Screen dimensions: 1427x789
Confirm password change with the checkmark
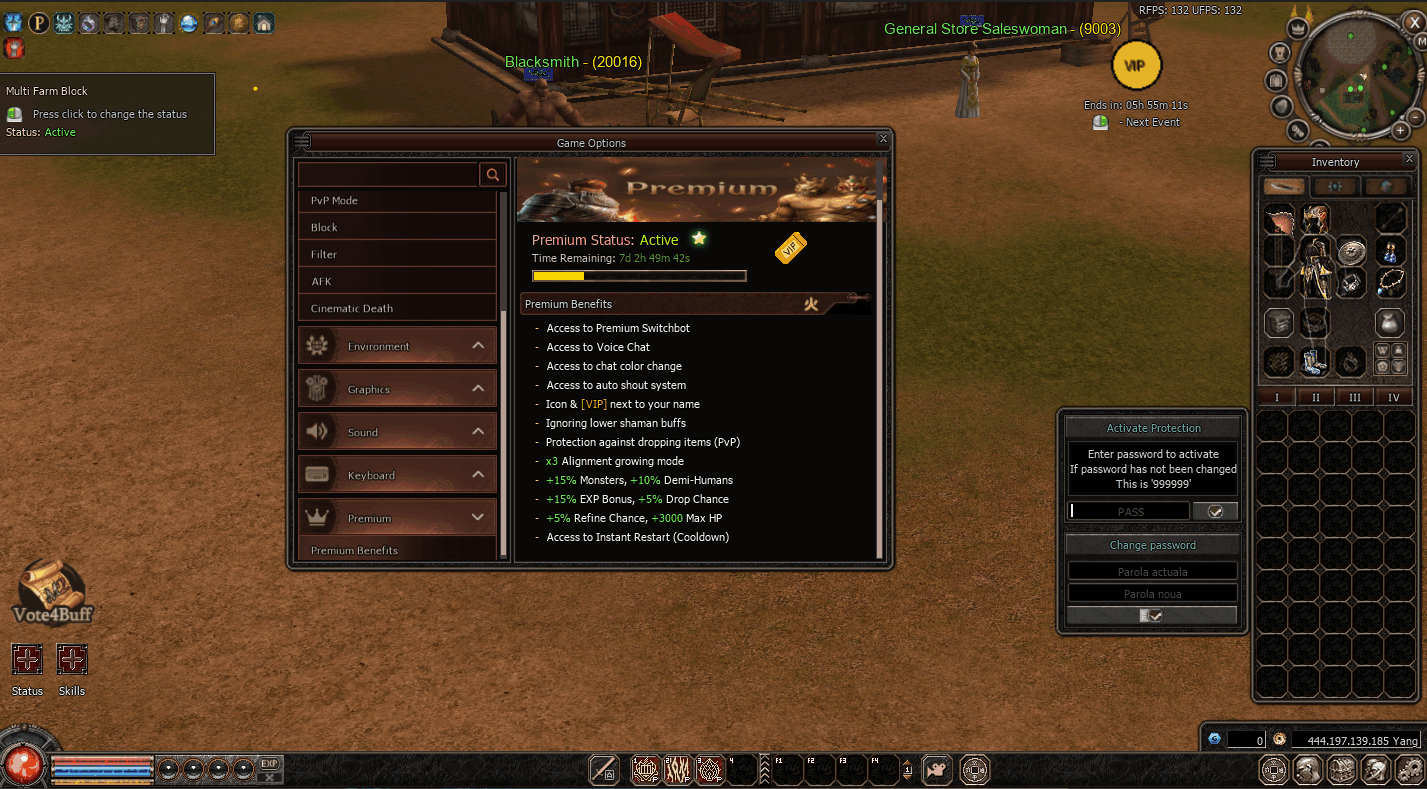[x=1152, y=614]
